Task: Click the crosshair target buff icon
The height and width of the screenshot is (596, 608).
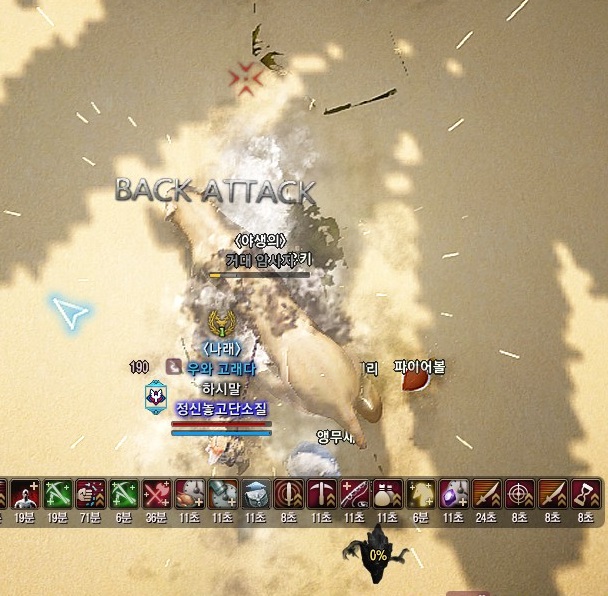Action: point(519,494)
